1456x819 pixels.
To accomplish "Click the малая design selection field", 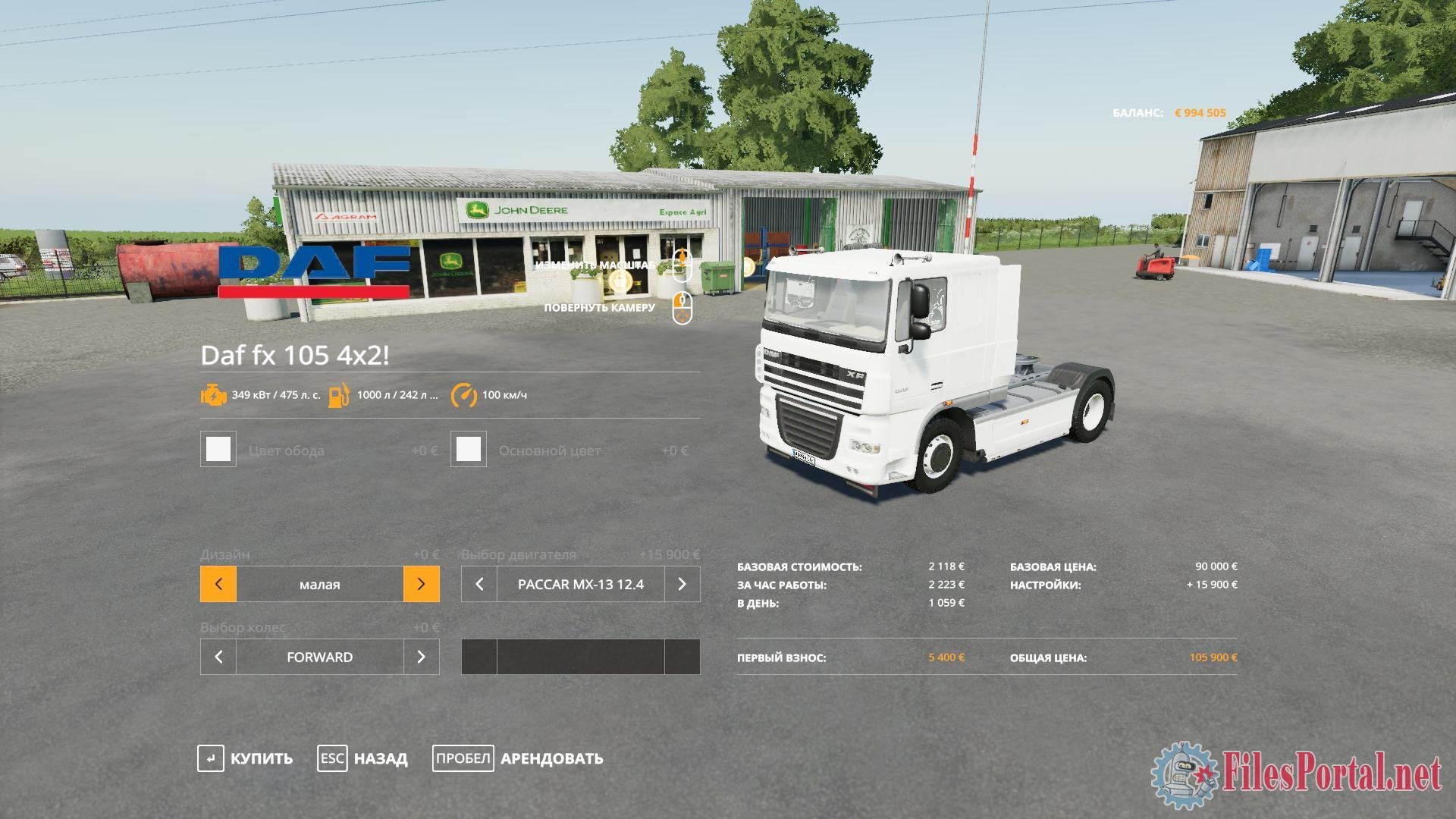I will pos(319,584).
